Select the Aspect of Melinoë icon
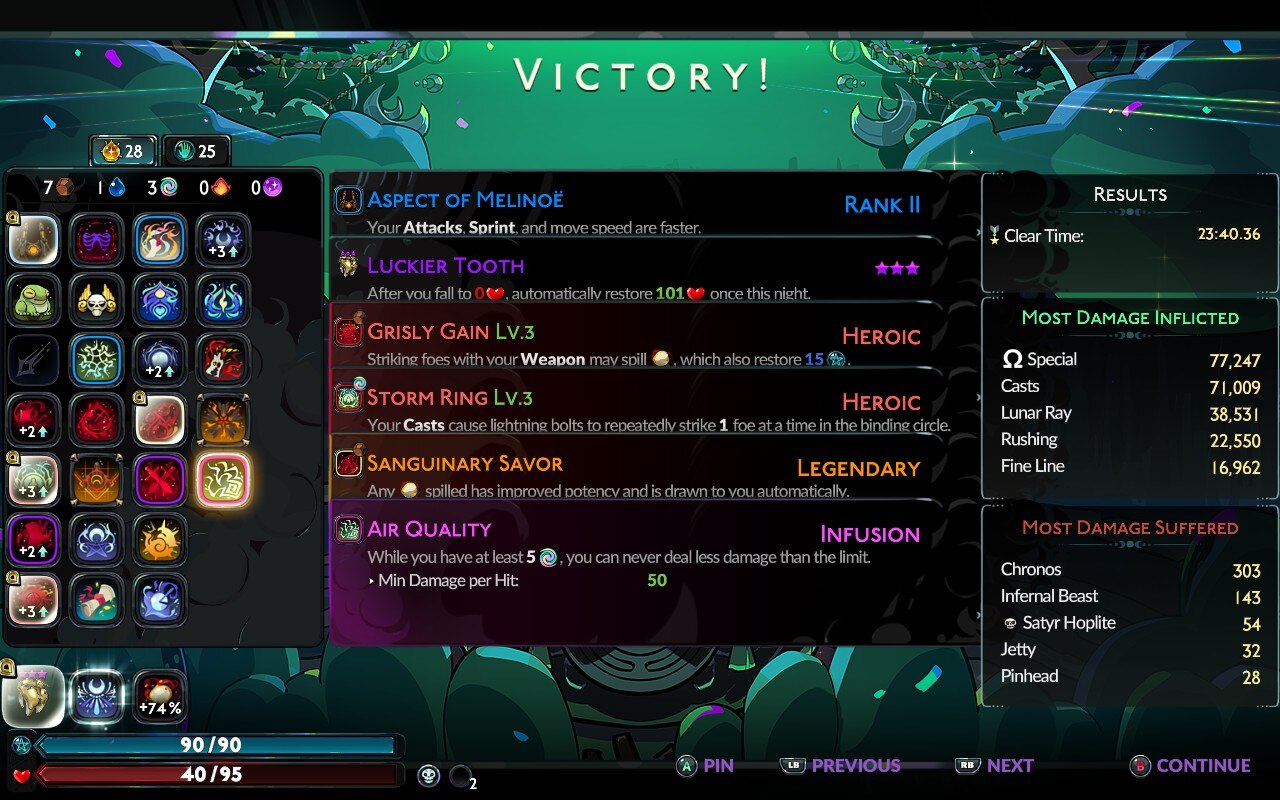 pos(348,200)
